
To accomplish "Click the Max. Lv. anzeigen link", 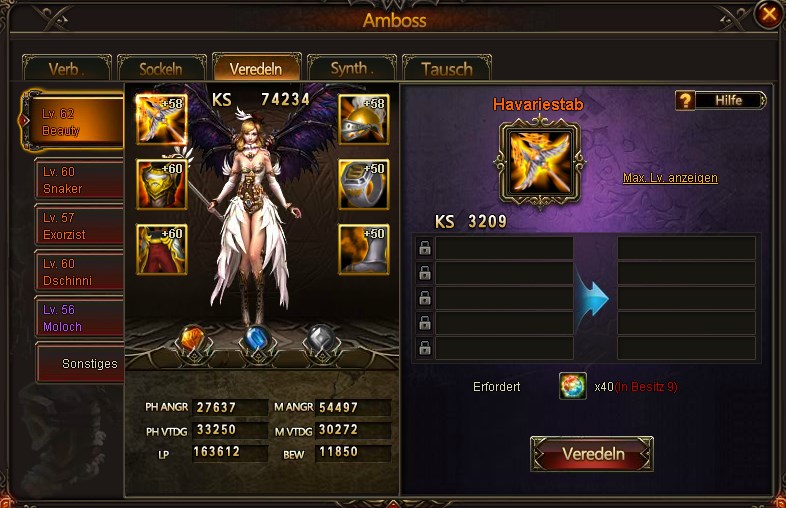I will [x=670, y=178].
